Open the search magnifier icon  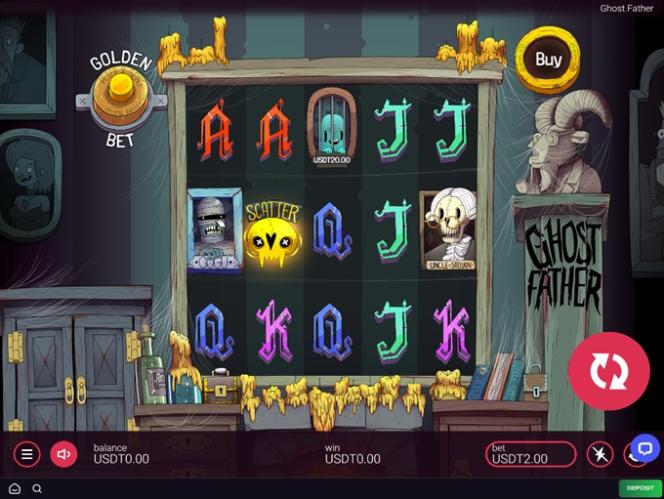[37, 489]
